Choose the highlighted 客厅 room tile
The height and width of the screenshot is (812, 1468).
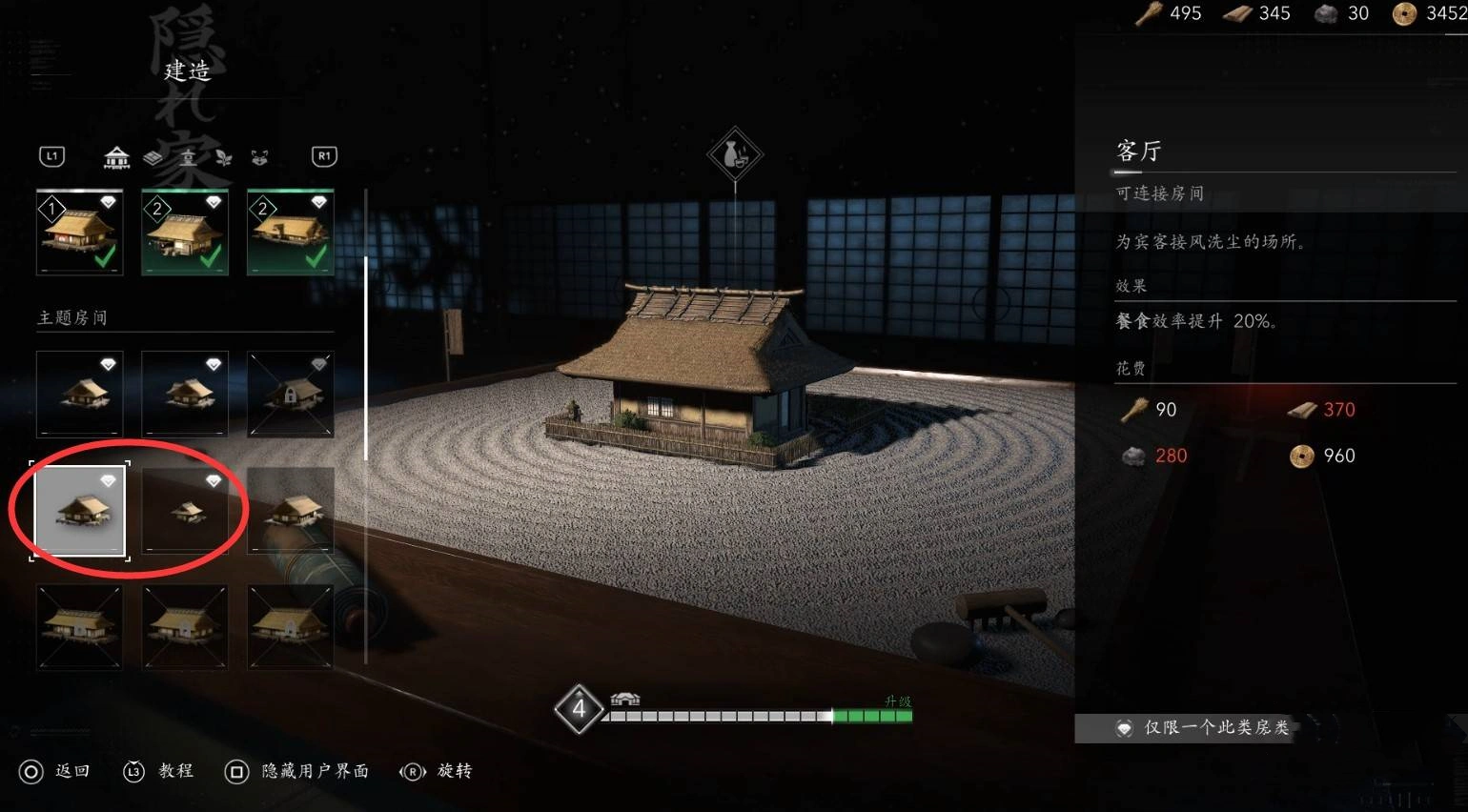click(80, 510)
